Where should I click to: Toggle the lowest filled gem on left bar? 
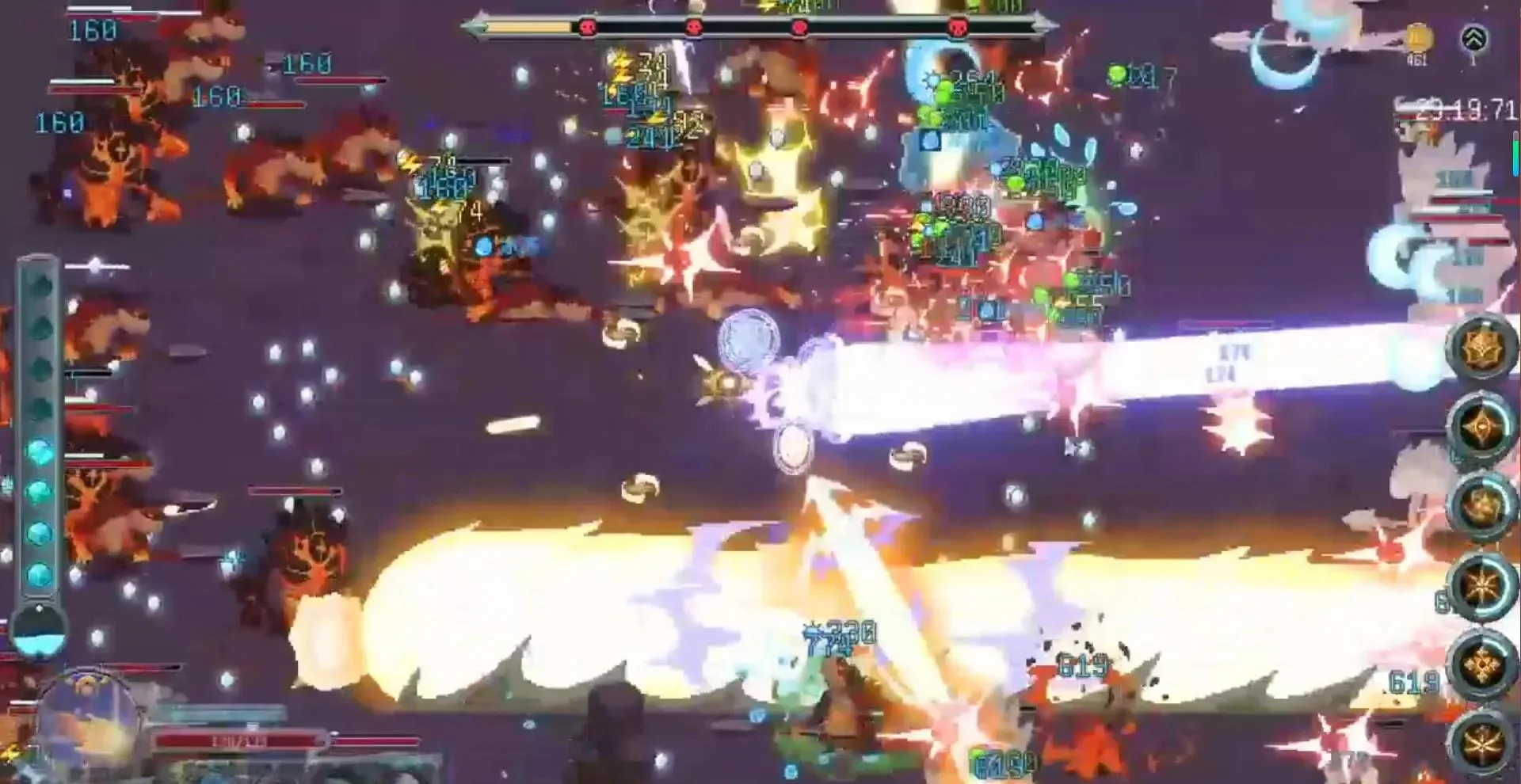[x=40, y=573]
